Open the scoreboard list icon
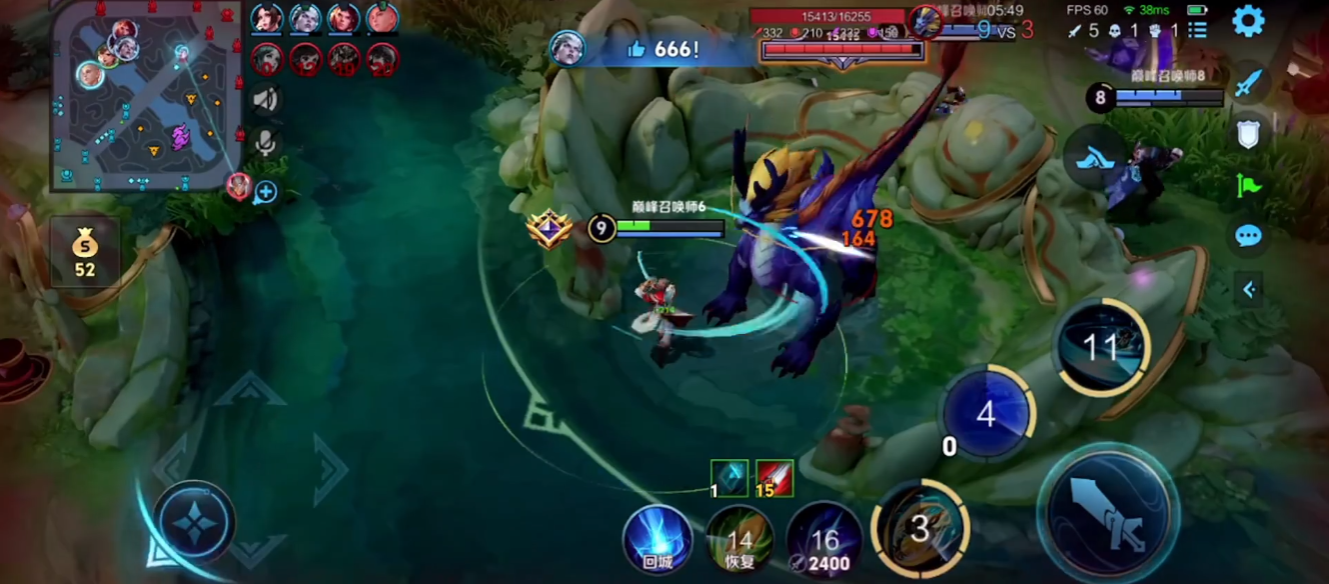The height and width of the screenshot is (584, 1329). coord(1197,31)
